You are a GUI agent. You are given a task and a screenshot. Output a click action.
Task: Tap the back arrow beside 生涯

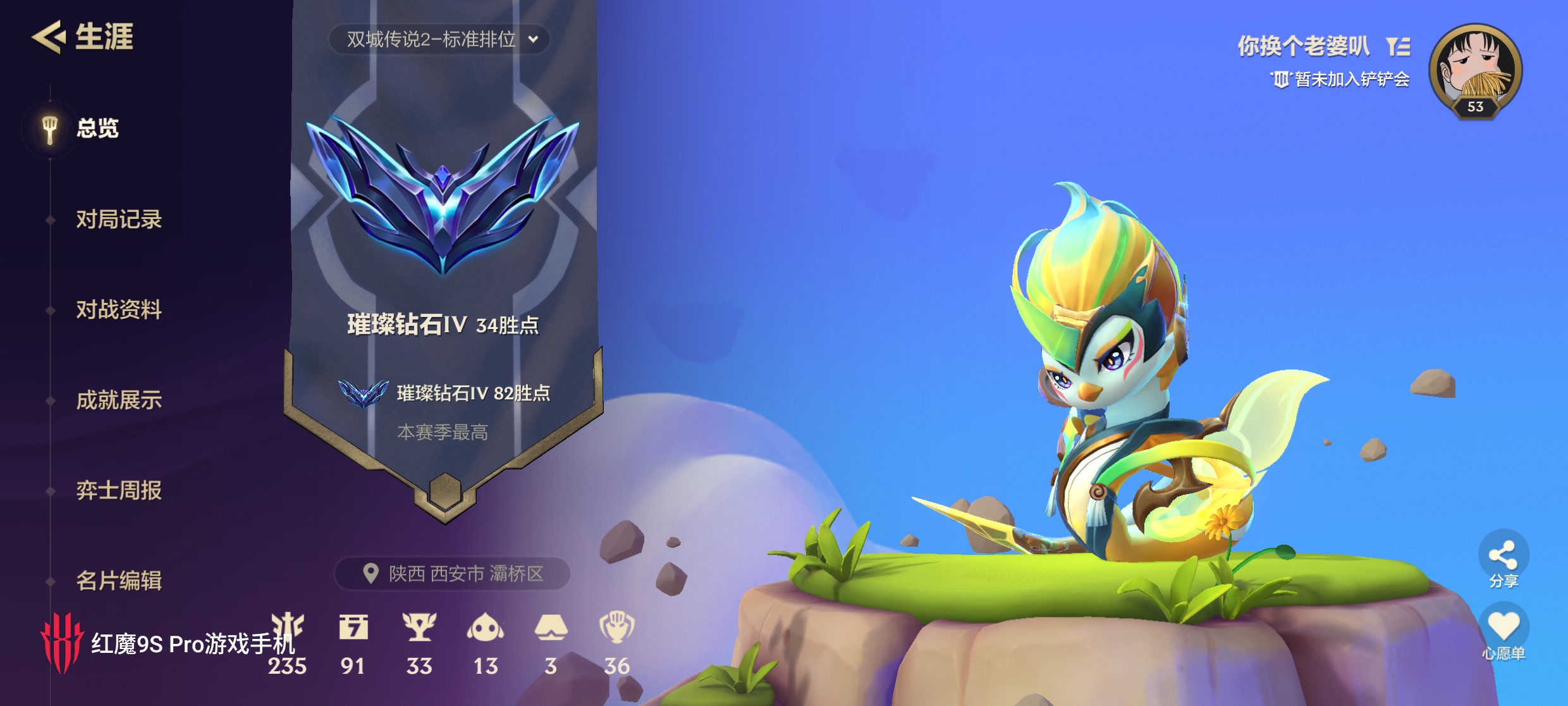(x=49, y=38)
